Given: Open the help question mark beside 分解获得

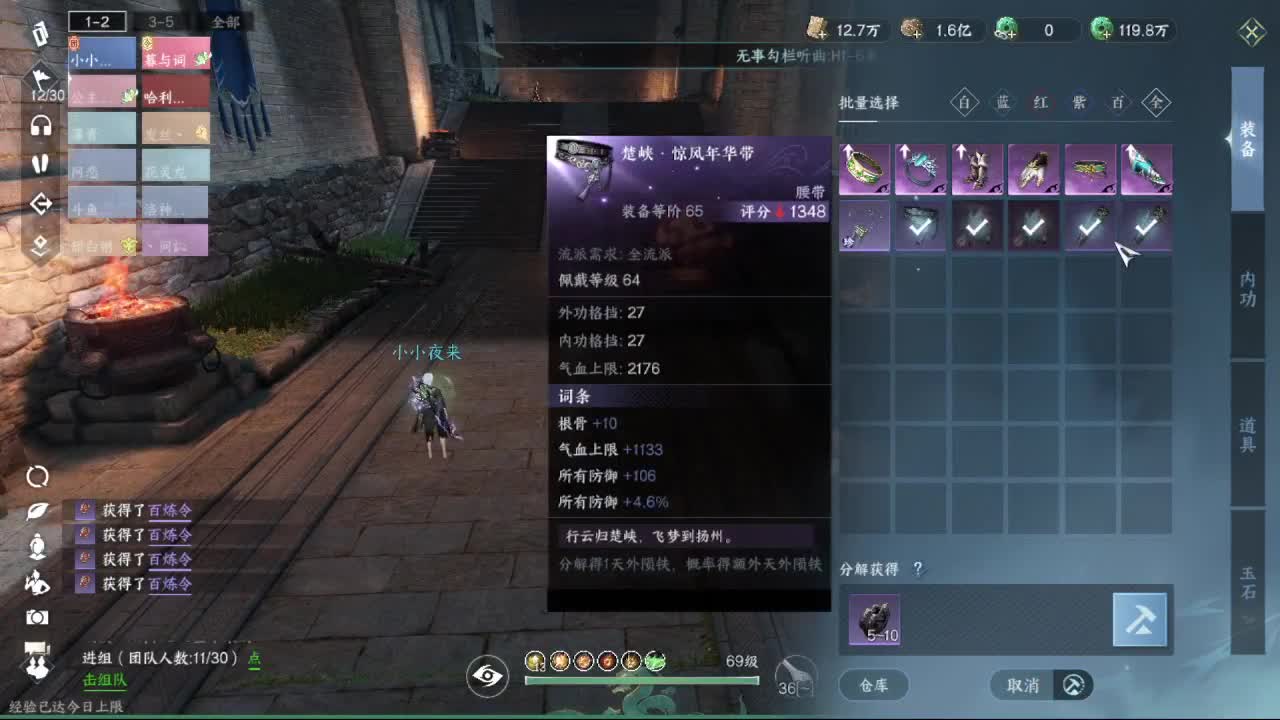Looking at the screenshot, I should [x=916, y=568].
